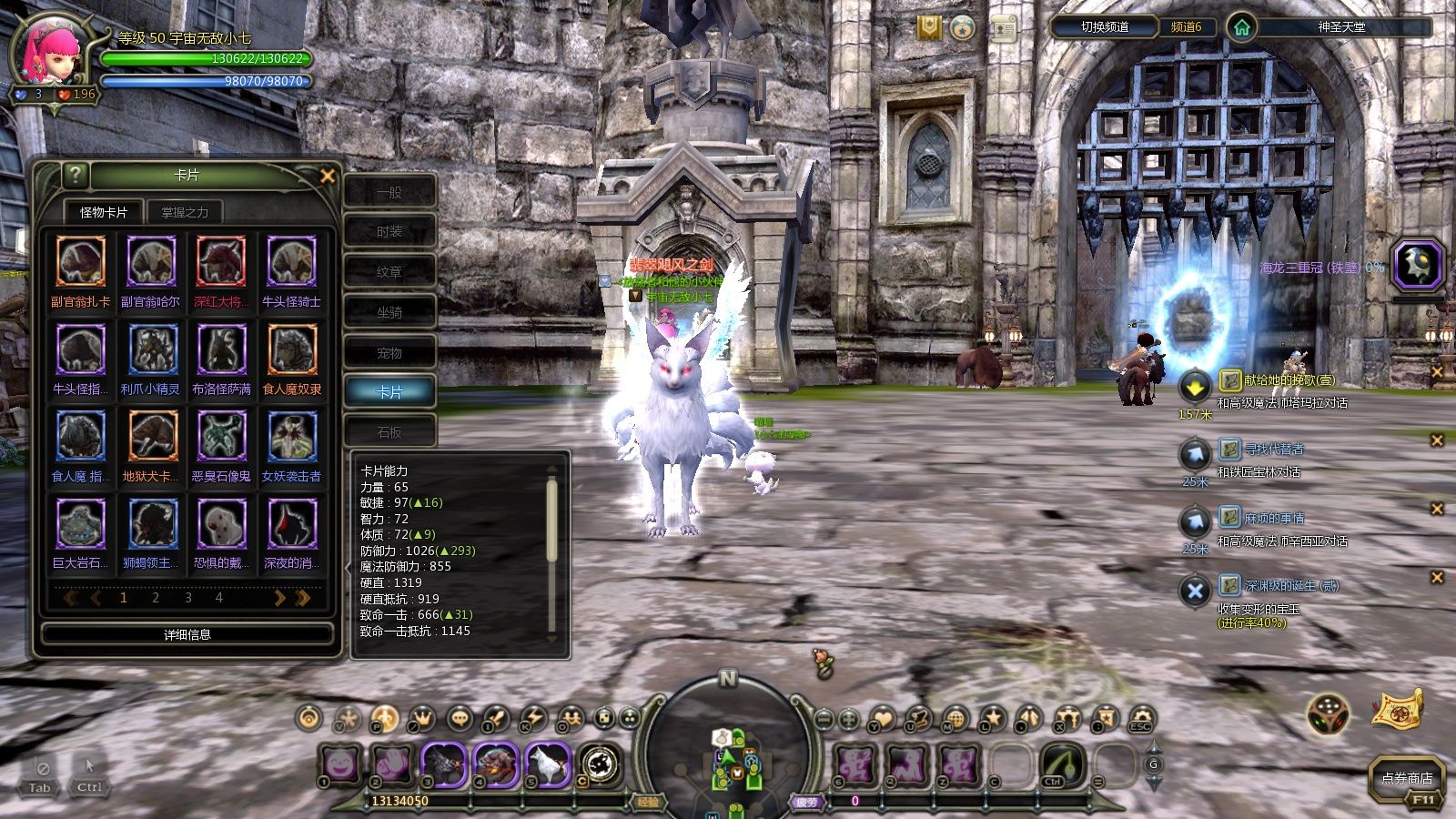This screenshot has width=1456, height=819.
Task: Choose the 女妖袭击者 card
Action: 291,437
